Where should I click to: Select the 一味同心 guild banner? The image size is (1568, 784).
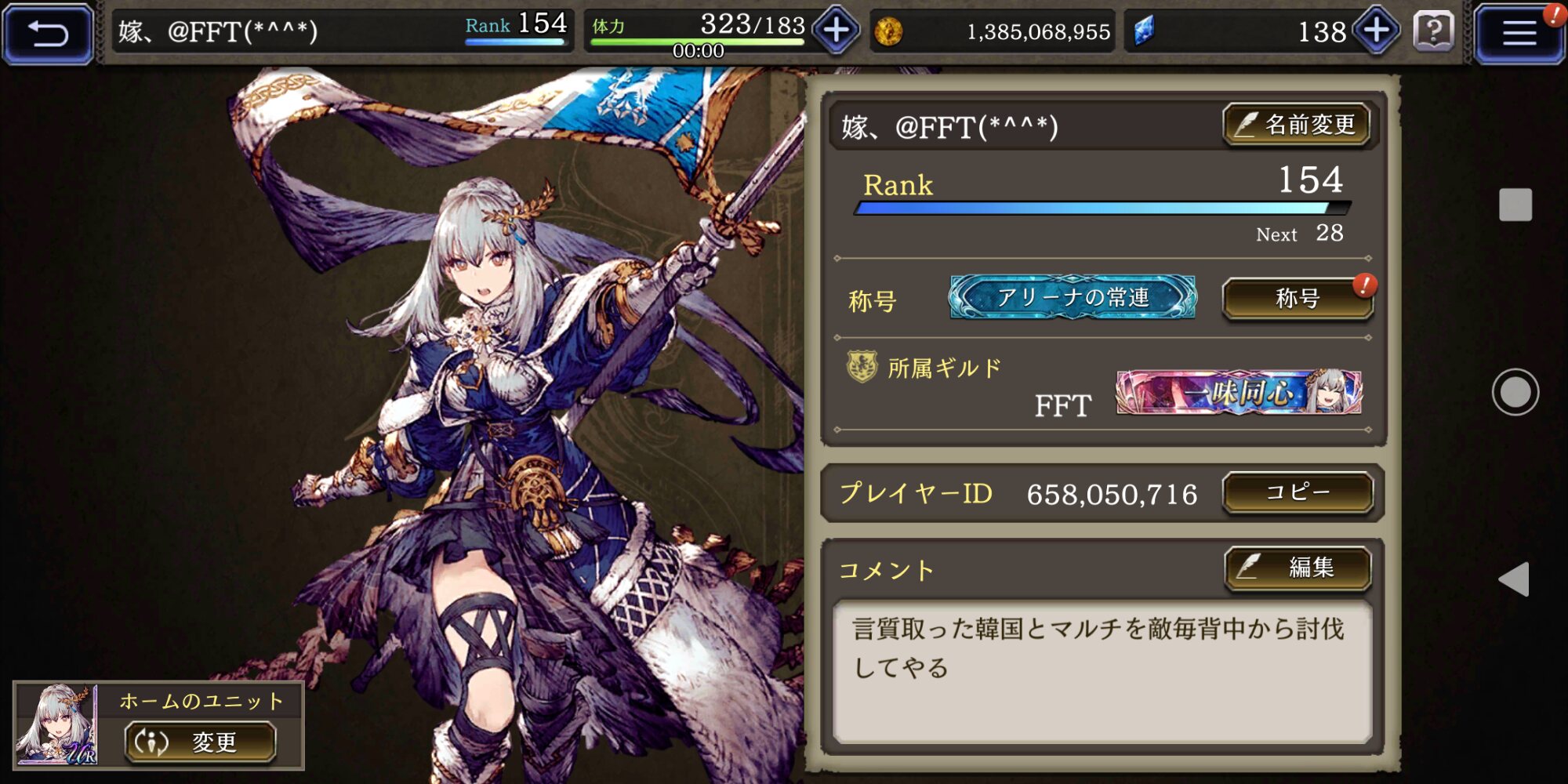[1239, 392]
